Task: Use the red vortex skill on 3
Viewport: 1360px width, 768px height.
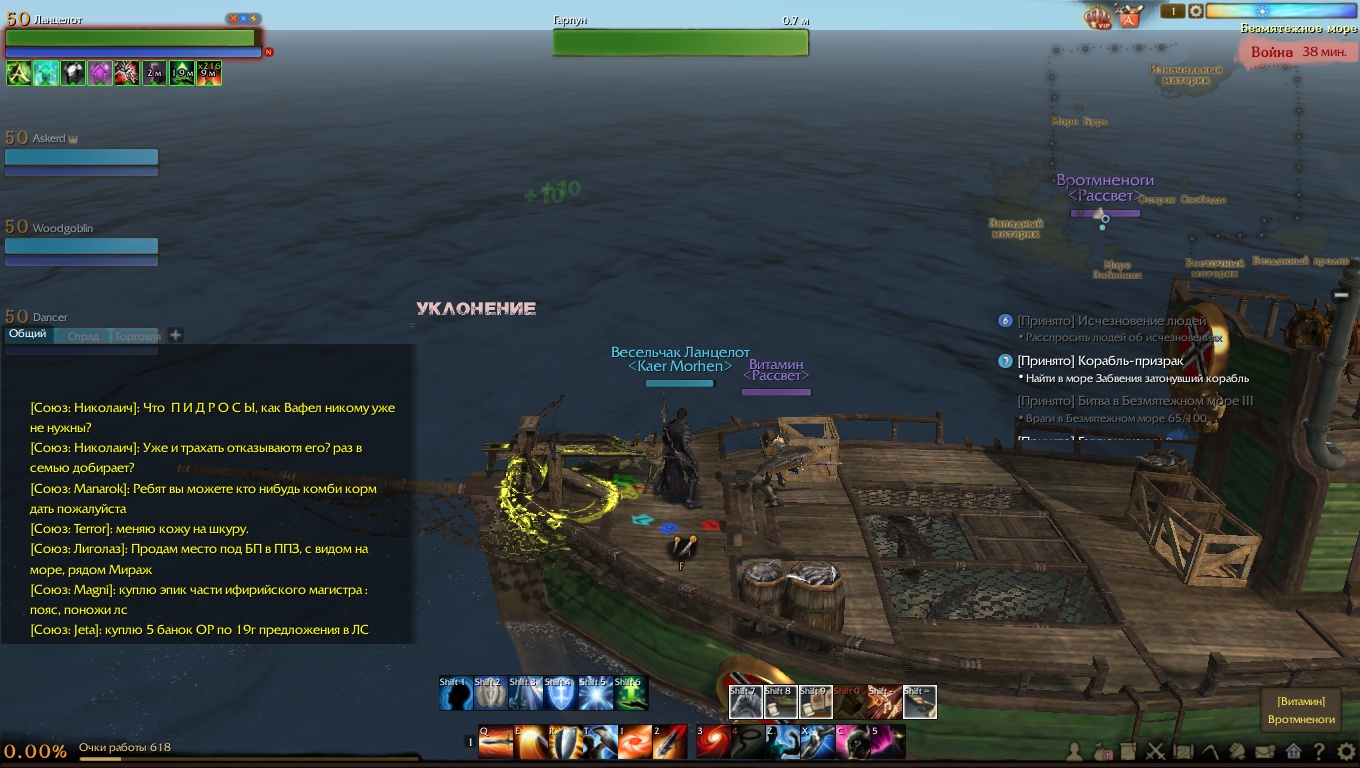Action: (714, 742)
